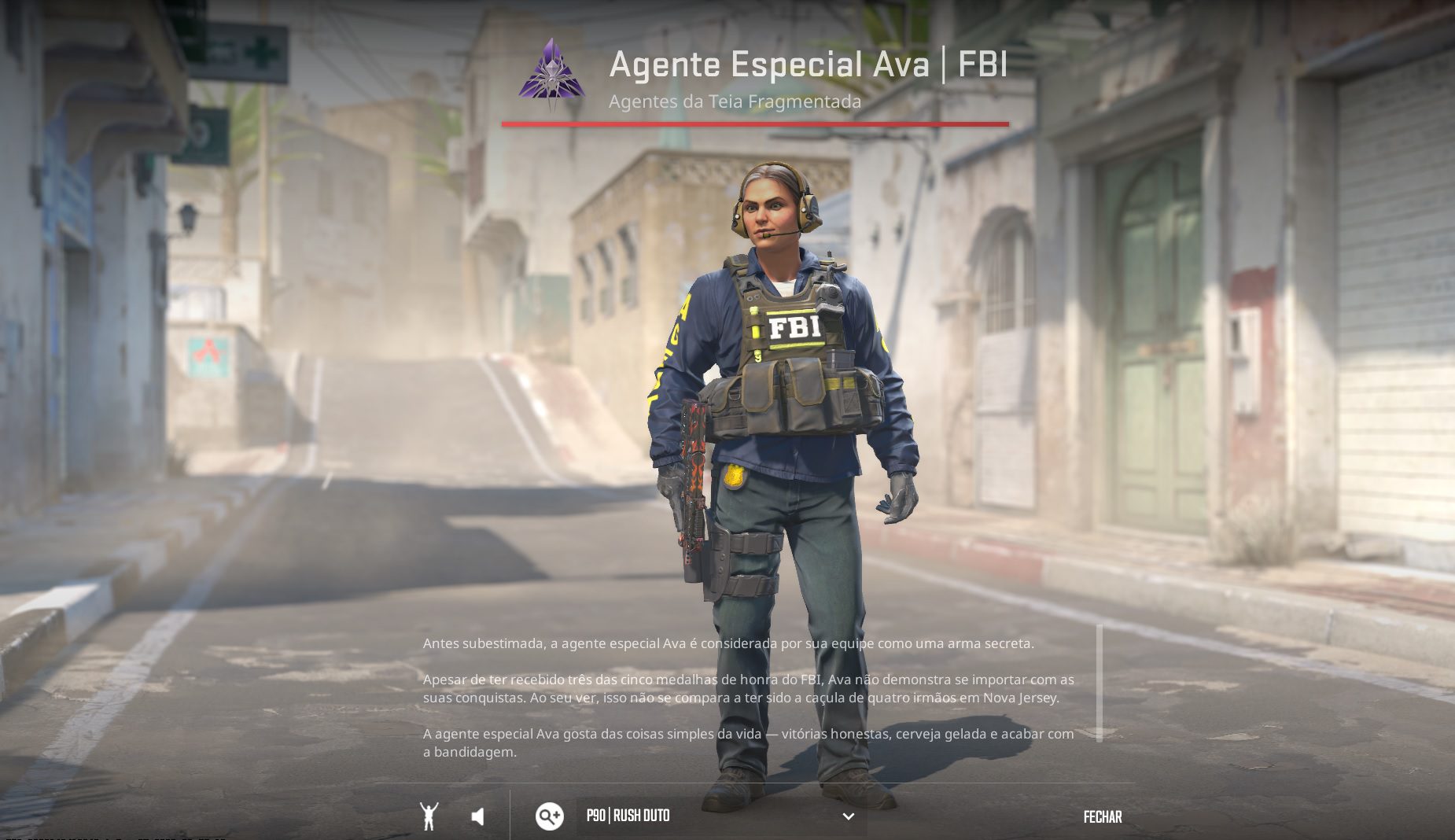
Task: Mute preview audio via the speaker toggle
Action: (x=478, y=816)
